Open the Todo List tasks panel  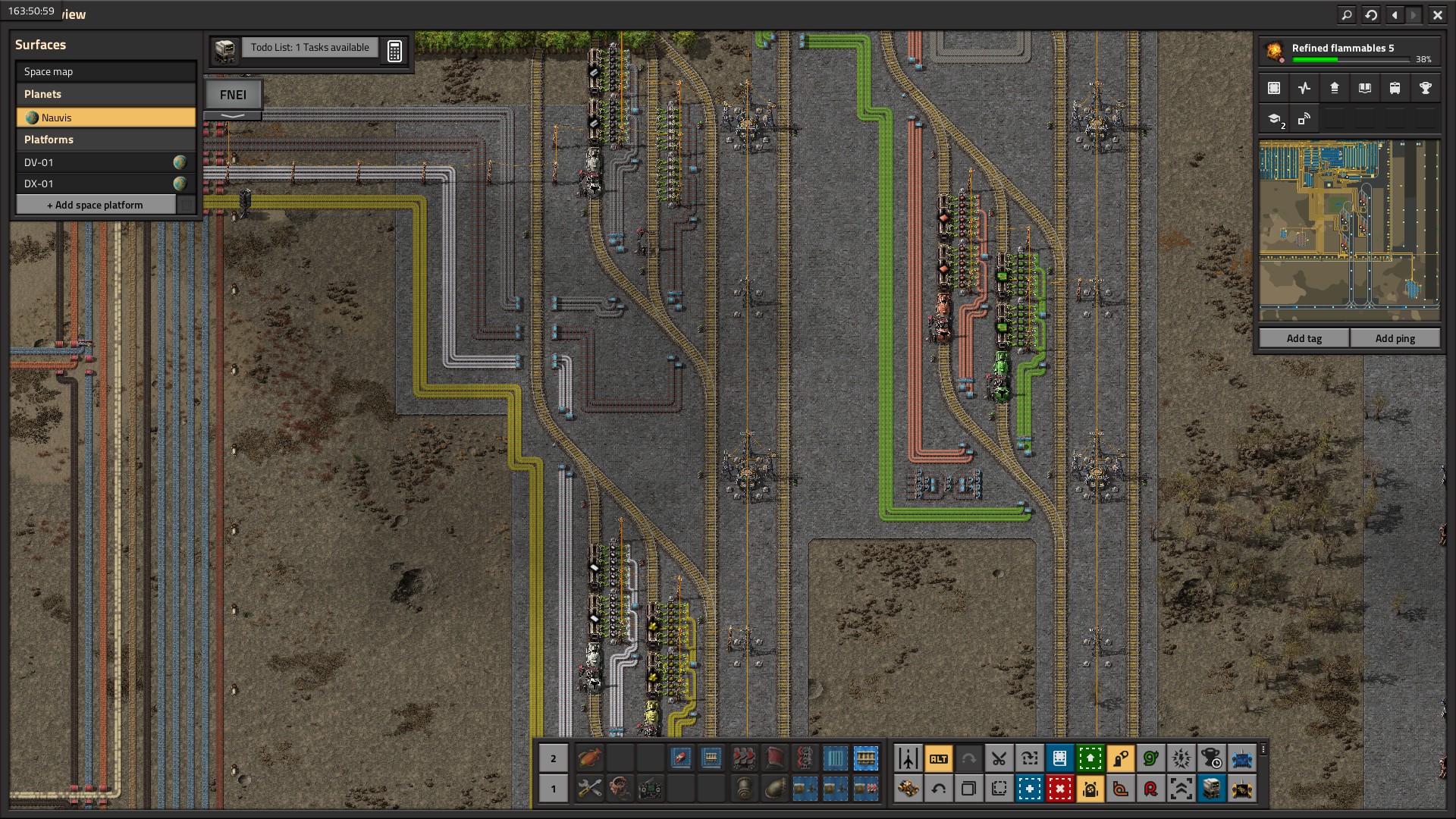[309, 47]
